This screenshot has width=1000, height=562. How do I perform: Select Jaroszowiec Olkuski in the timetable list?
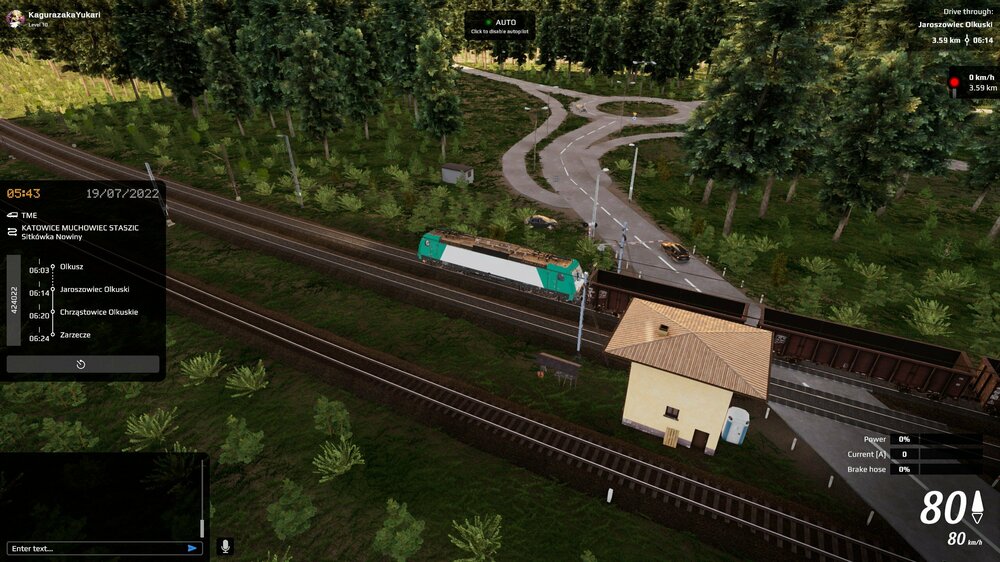click(94, 289)
